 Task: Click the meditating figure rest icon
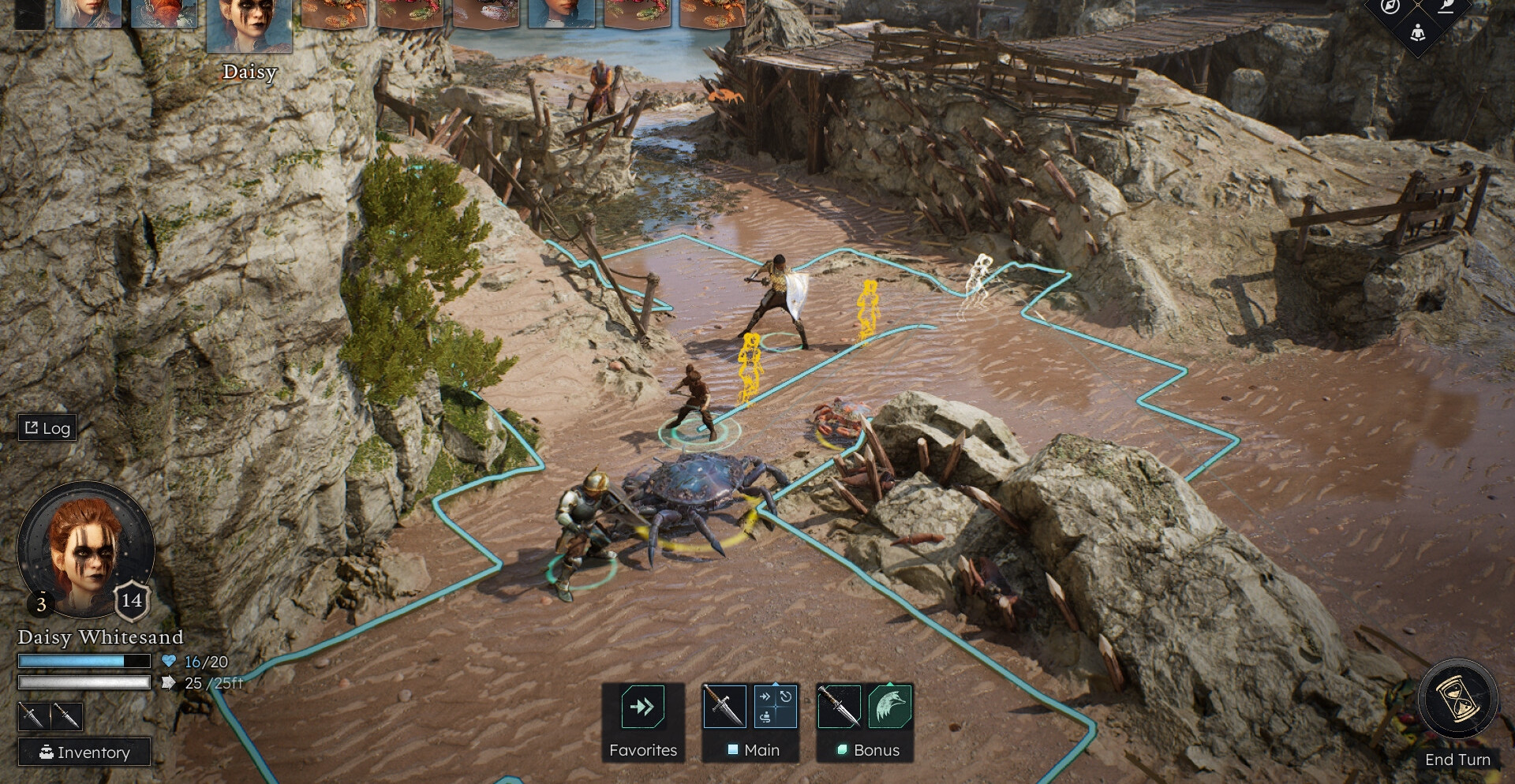point(1418,33)
